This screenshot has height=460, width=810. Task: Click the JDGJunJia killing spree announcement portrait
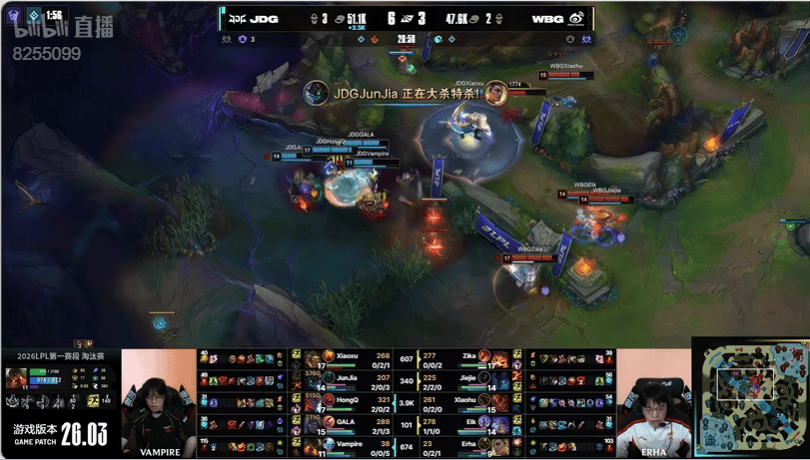(x=316, y=92)
